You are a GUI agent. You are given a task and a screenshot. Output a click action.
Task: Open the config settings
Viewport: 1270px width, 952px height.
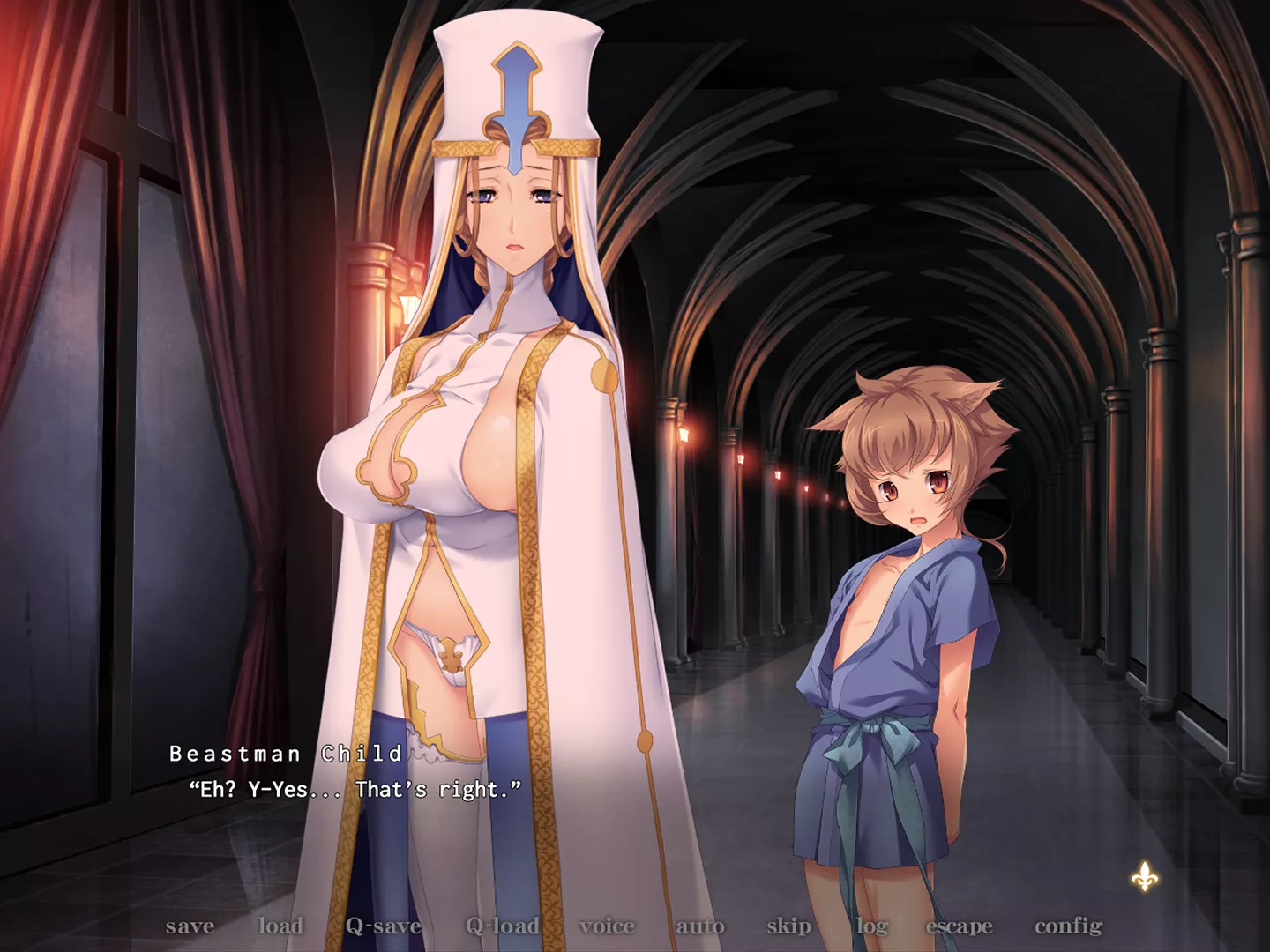pyautogui.click(x=1068, y=926)
